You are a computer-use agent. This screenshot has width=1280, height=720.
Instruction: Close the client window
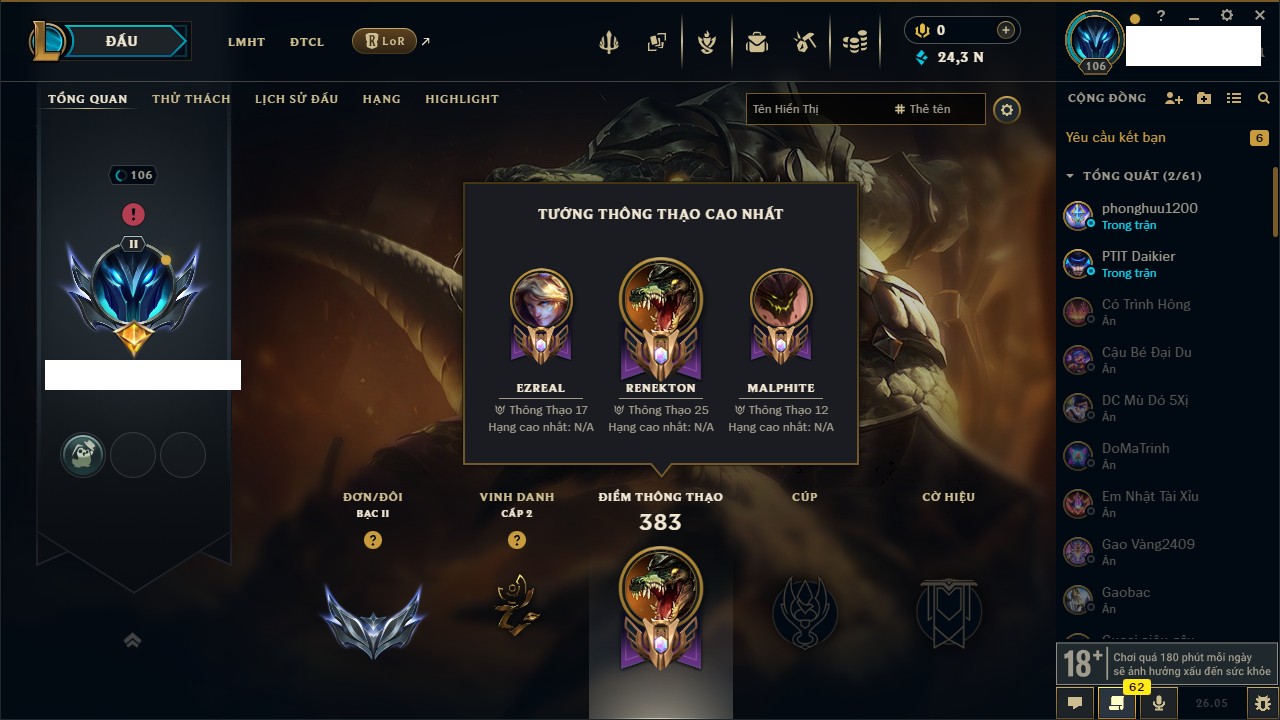[x=1259, y=16]
